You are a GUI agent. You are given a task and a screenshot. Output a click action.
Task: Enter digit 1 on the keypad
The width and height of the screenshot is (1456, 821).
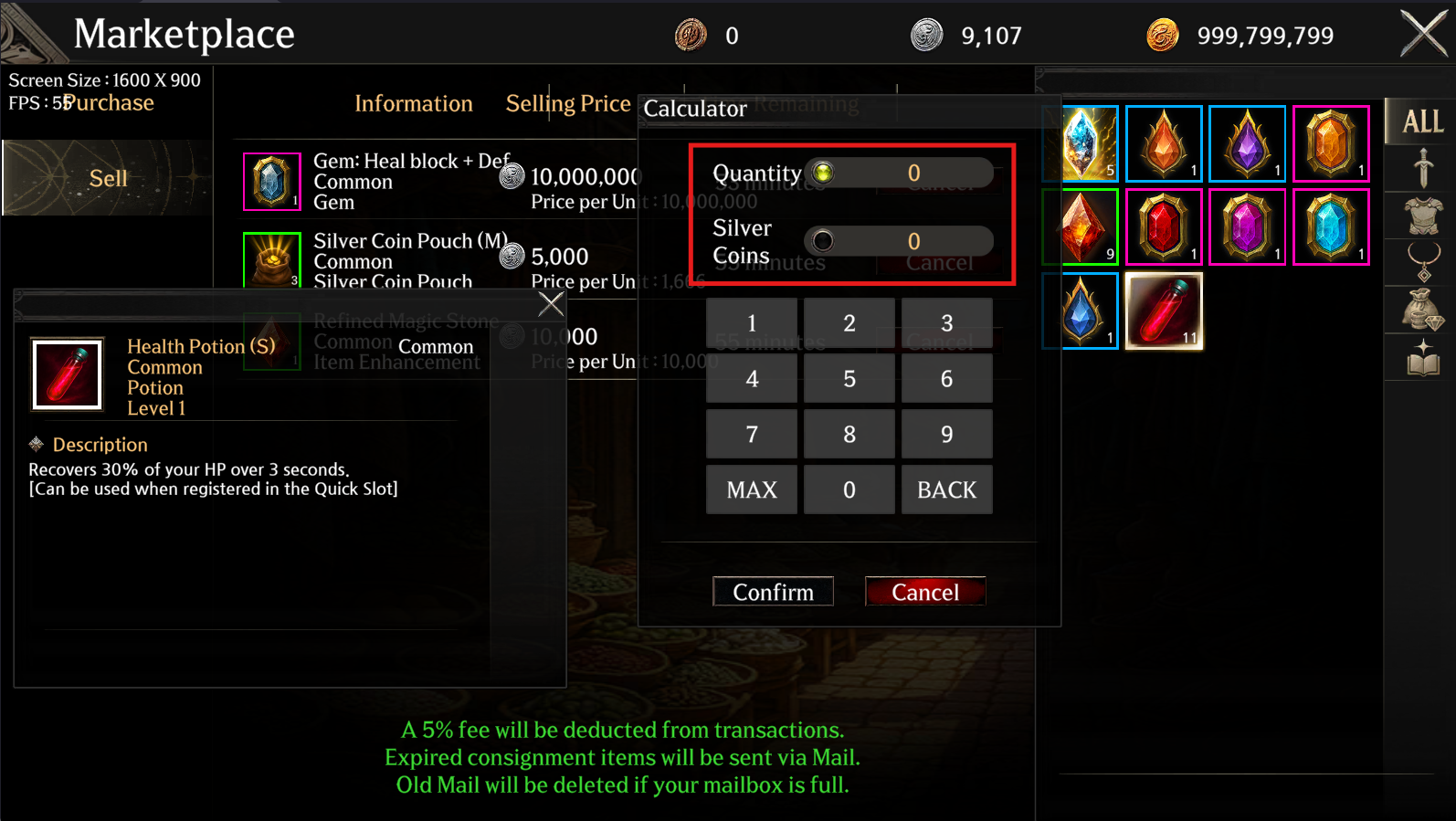tap(752, 322)
